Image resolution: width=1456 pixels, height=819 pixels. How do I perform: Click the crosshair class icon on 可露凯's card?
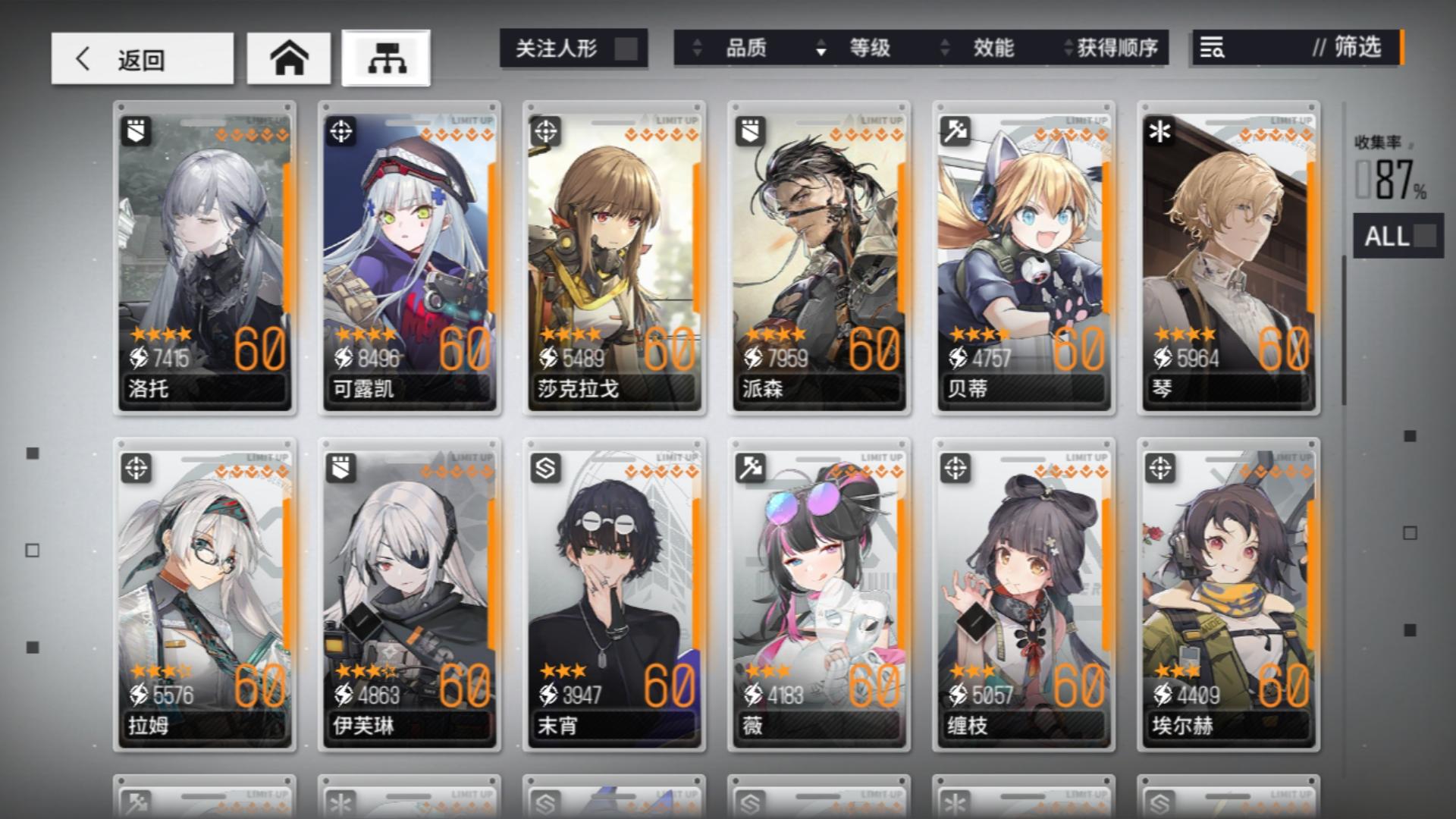[342, 130]
